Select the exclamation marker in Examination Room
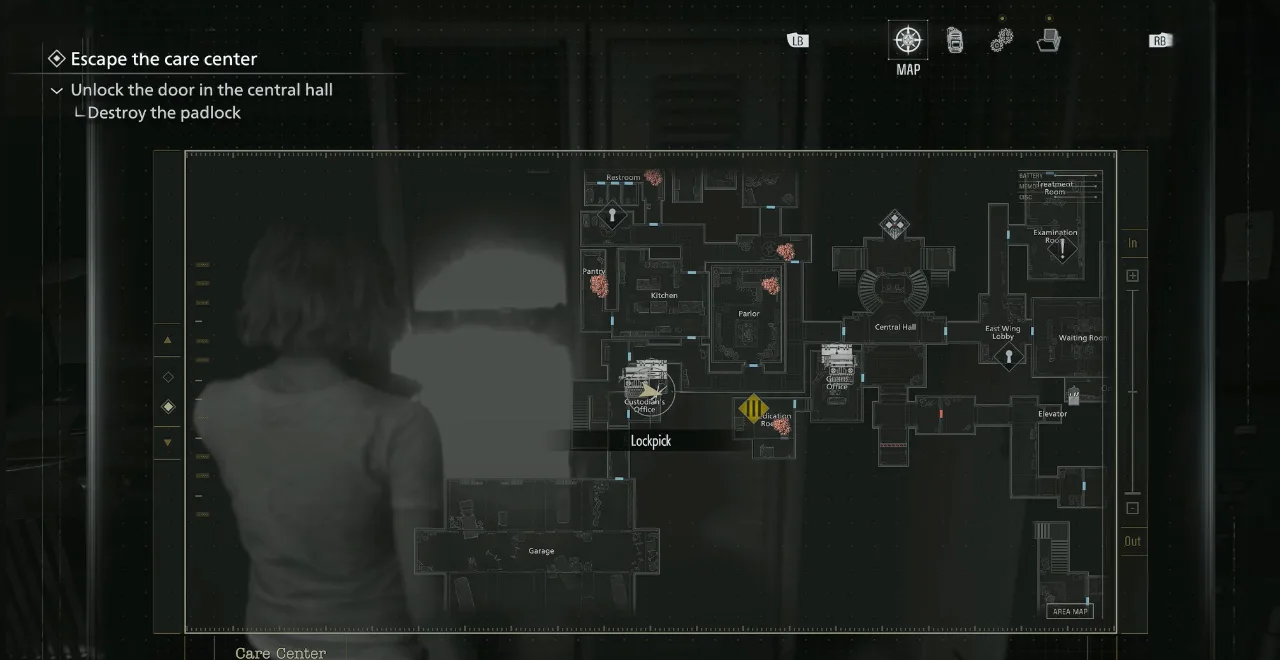Screen dimensions: 1280x660 tap(1062, 247)
